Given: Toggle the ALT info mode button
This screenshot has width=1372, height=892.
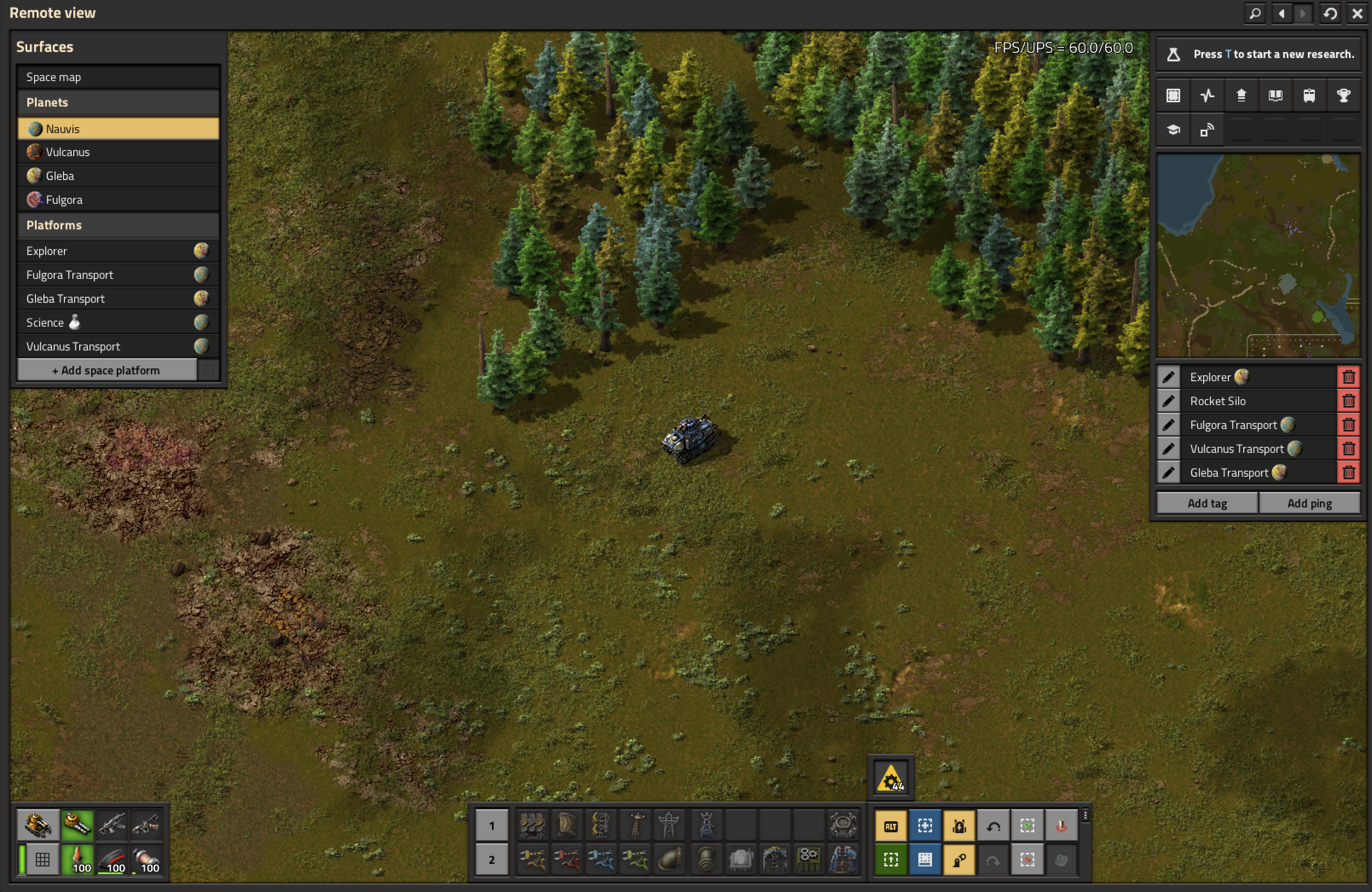Looking at the screenshot, I should point(891,826).
